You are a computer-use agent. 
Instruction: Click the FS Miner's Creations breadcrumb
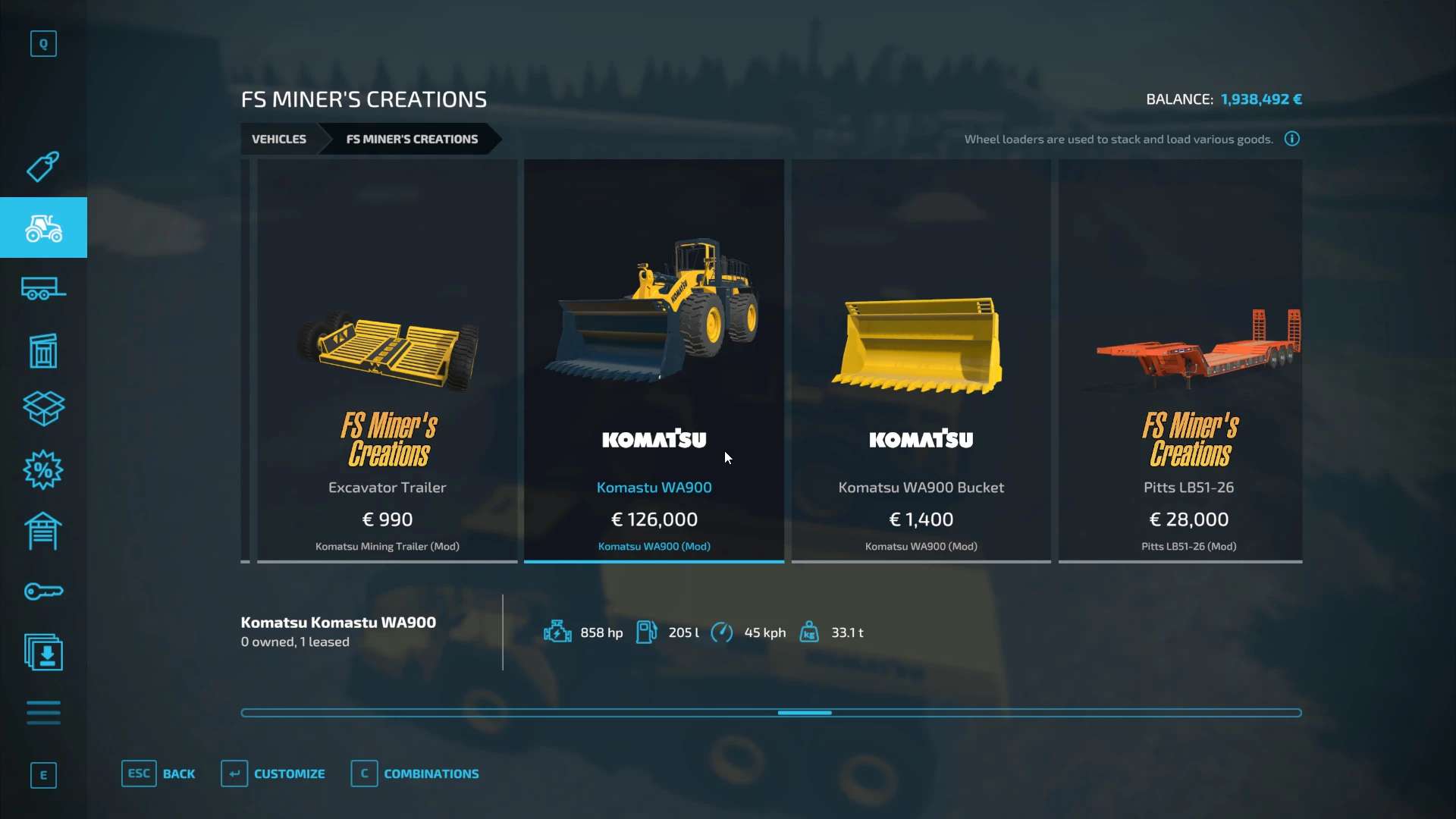(x=412, y=140)
